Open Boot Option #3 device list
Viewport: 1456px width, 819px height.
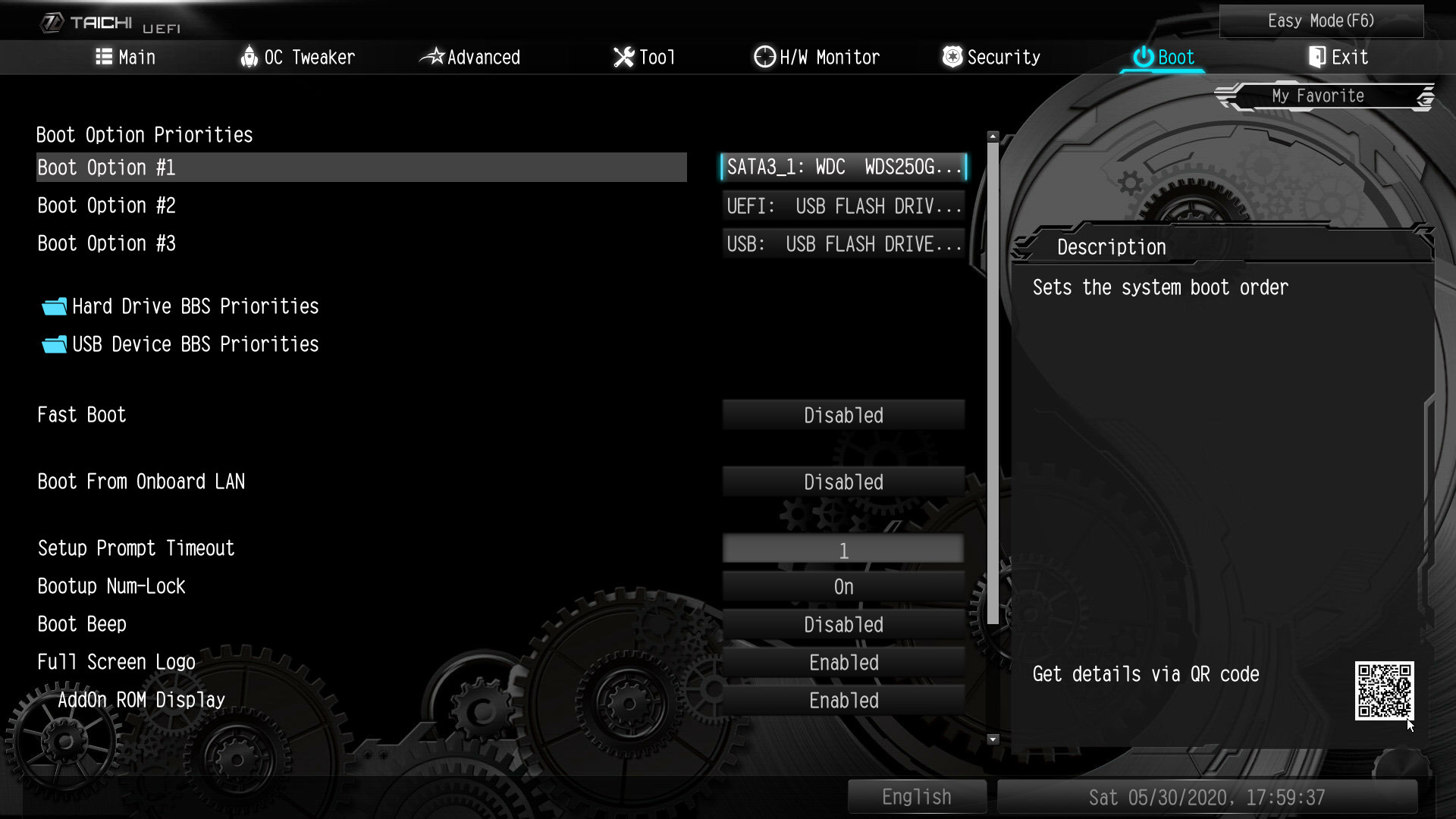[x=843, y=243]
